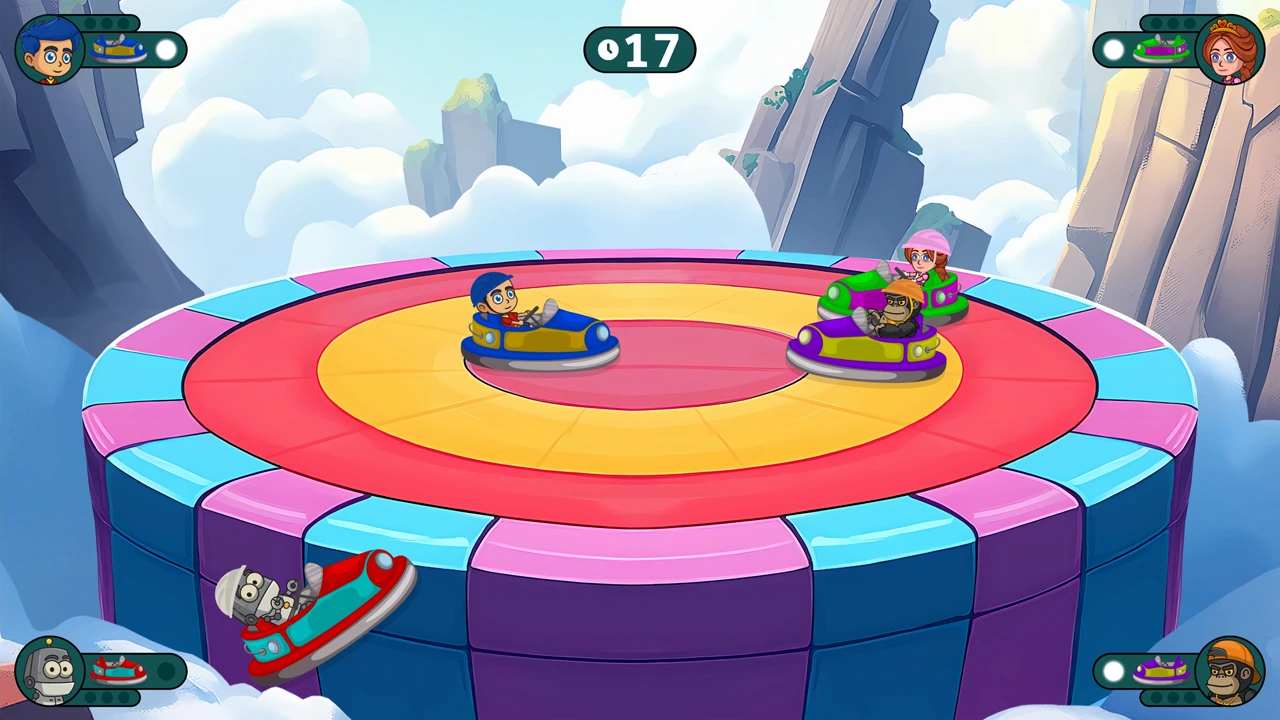Select the green bumper car HUD icon
This screenshot has width=1280, height=720.
pyautogui.click(x=1160, y=49)
